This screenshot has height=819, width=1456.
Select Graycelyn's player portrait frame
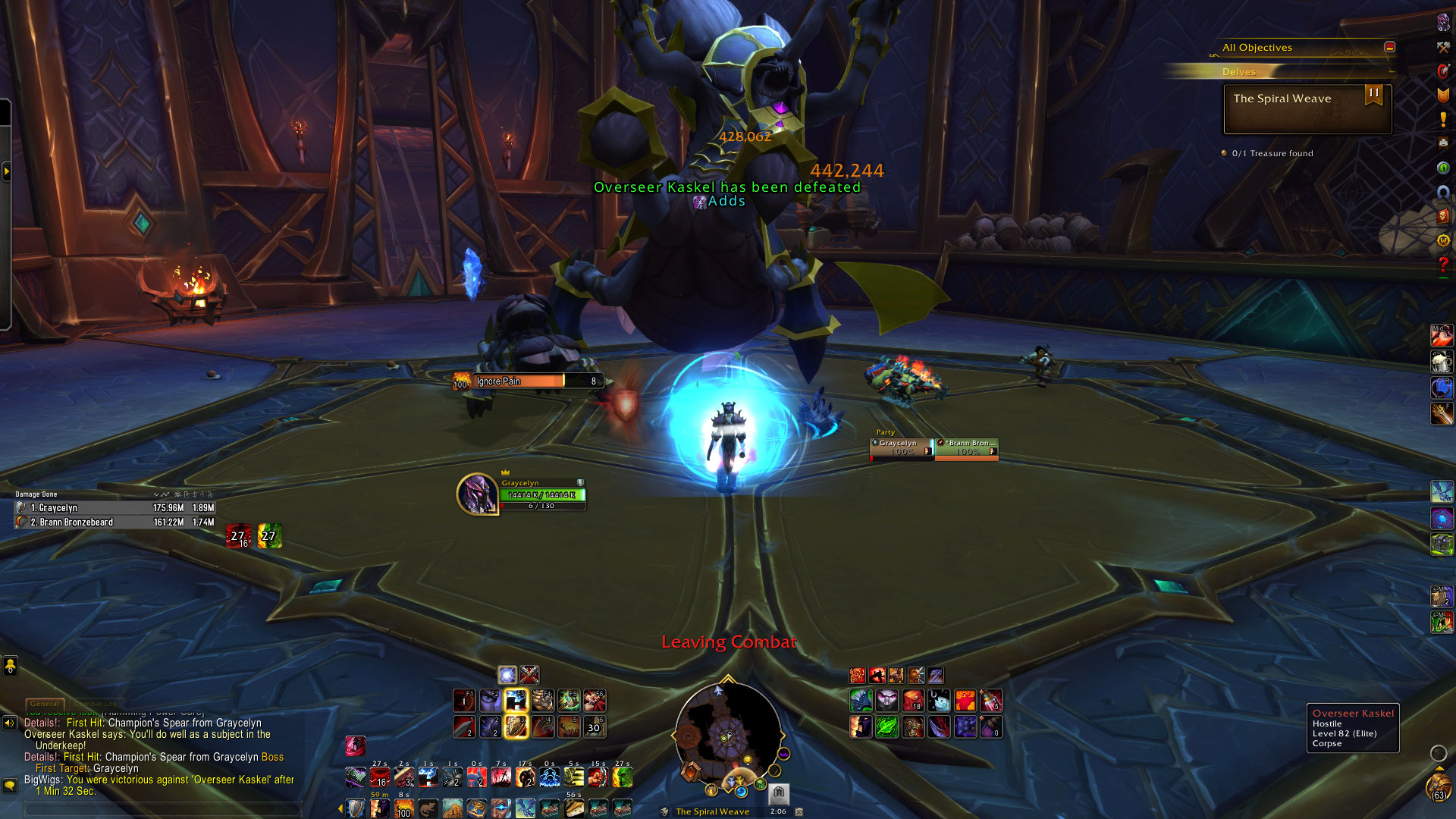click(x=477, y=494)
